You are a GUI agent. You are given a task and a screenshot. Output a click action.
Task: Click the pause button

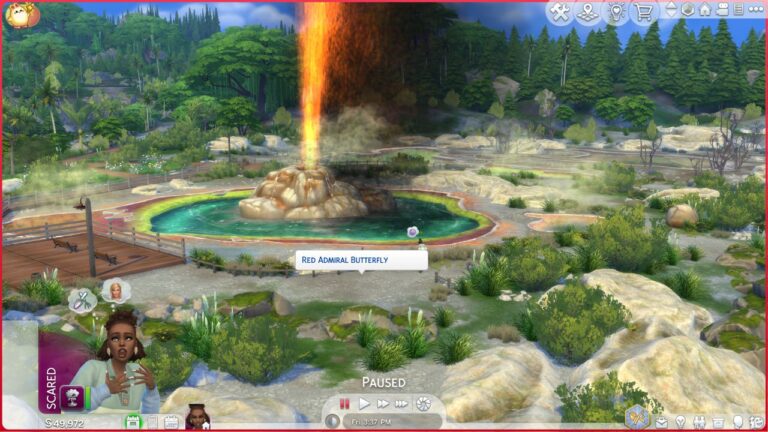345,404
